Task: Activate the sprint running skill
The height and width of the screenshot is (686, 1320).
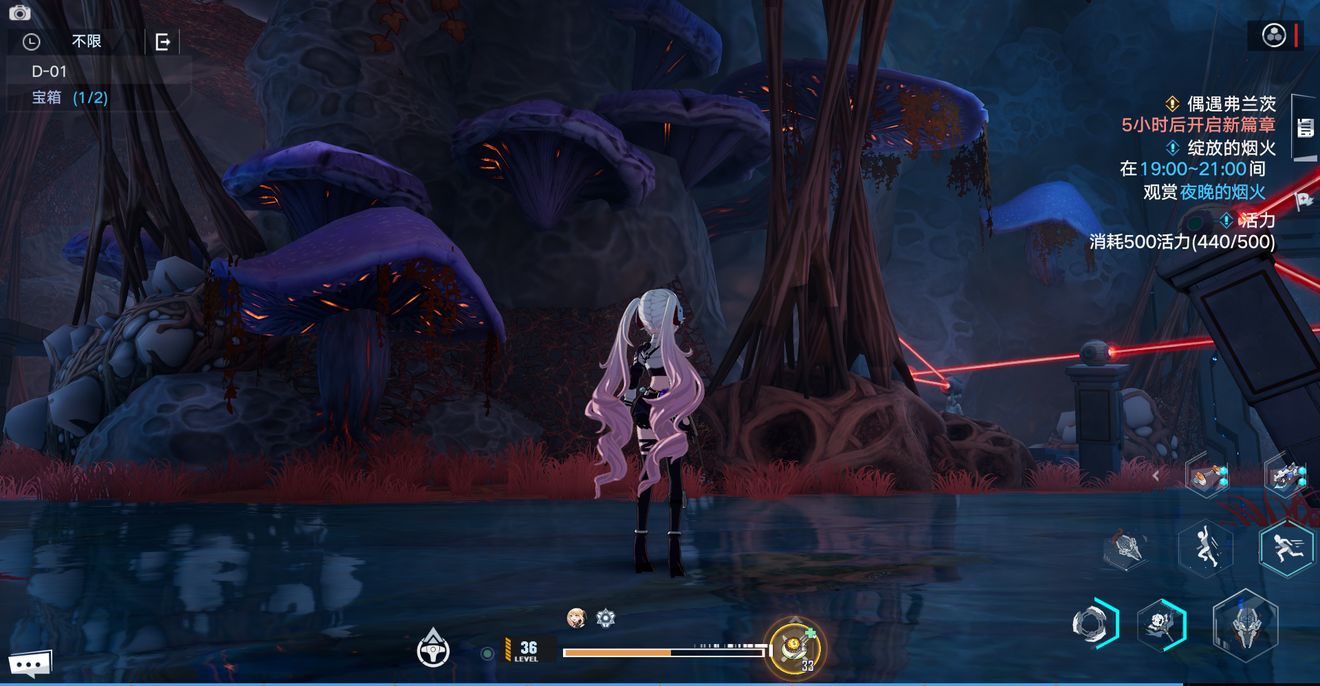Action: (1286, 549)
